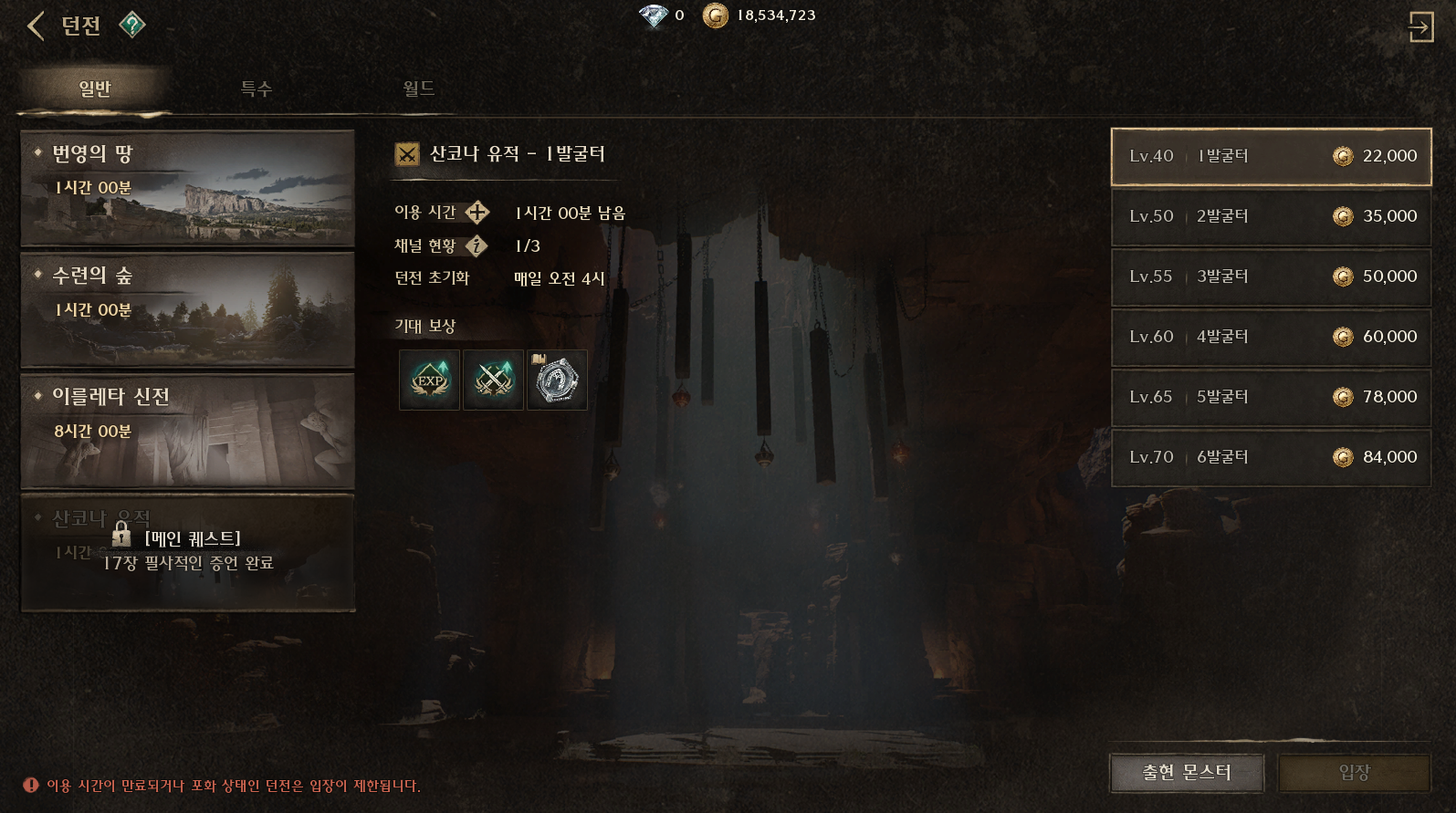
Task: Inspect the crossed swords reward icon
Action: 493,380
